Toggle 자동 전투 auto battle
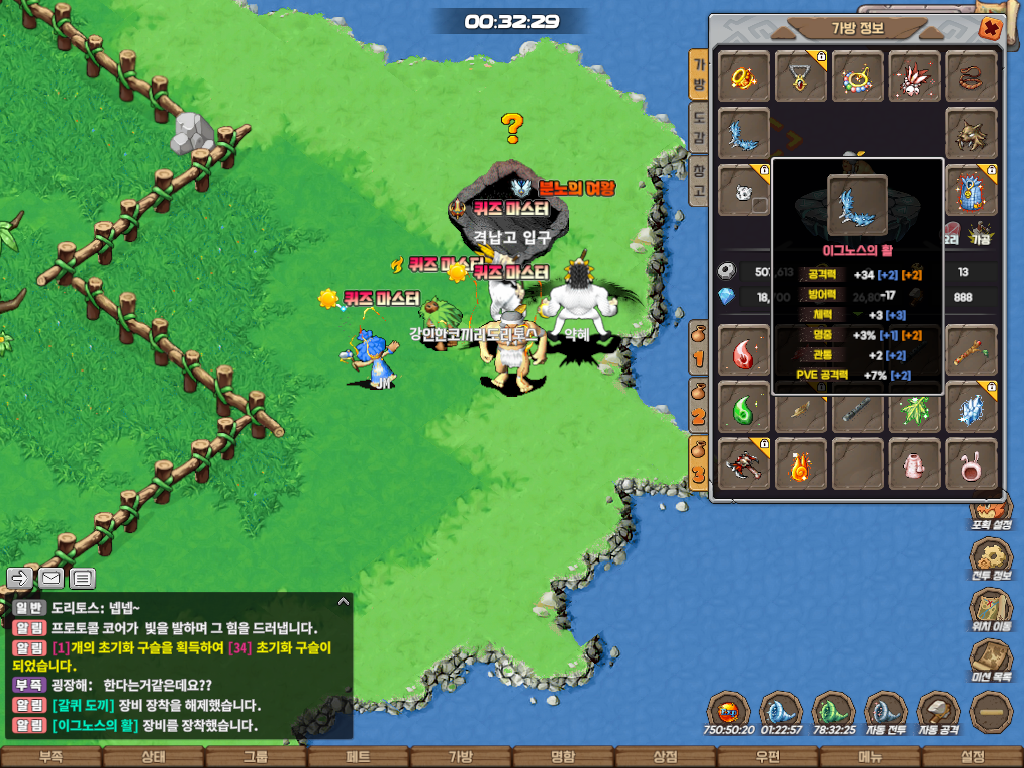This screenshot has width=1024, height=768. pos(885,713)
